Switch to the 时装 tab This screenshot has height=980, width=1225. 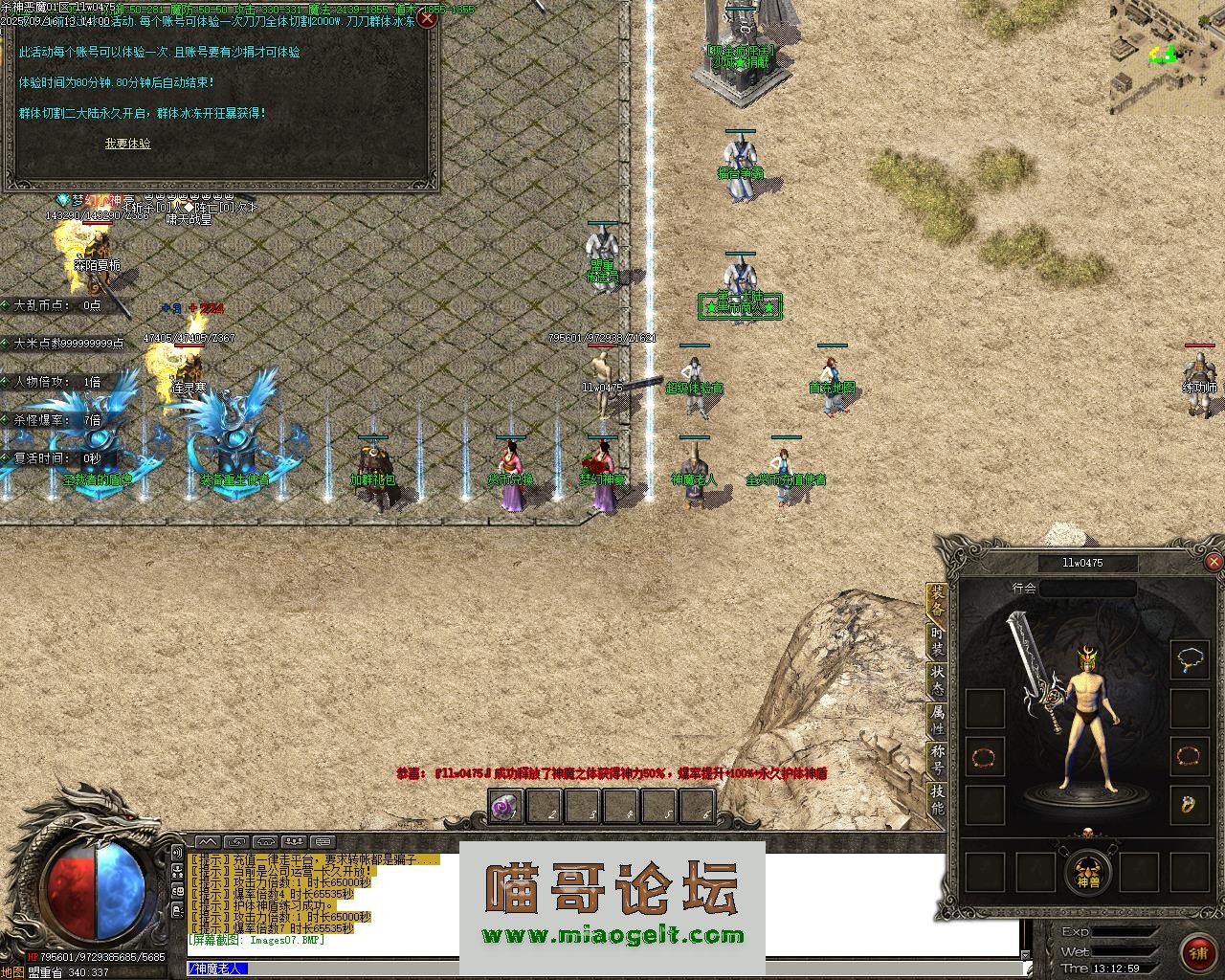pos(937,641)
